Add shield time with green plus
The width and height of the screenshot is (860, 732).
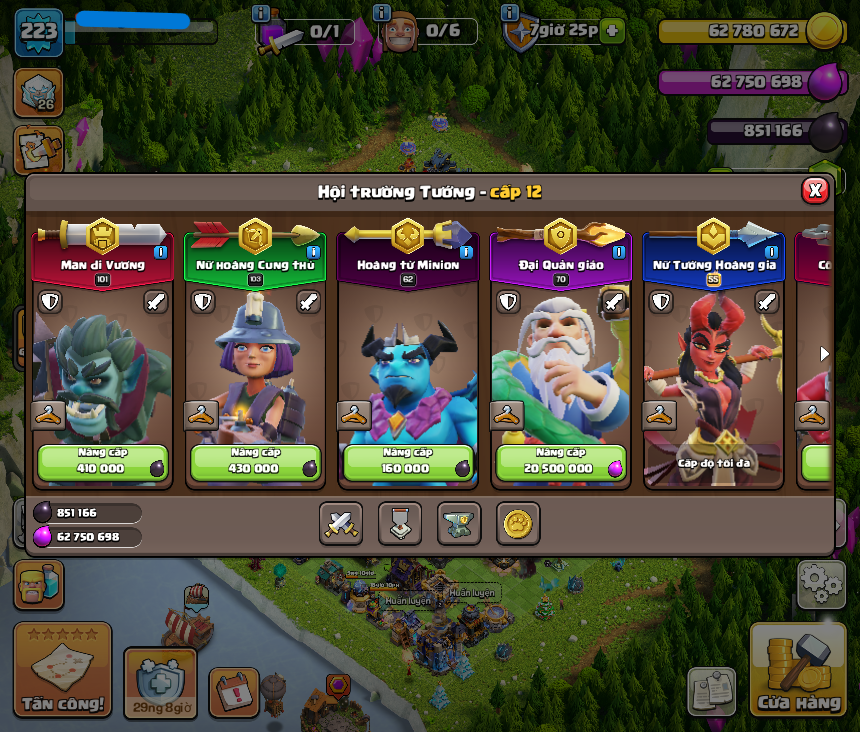click(x=613, y=31)
